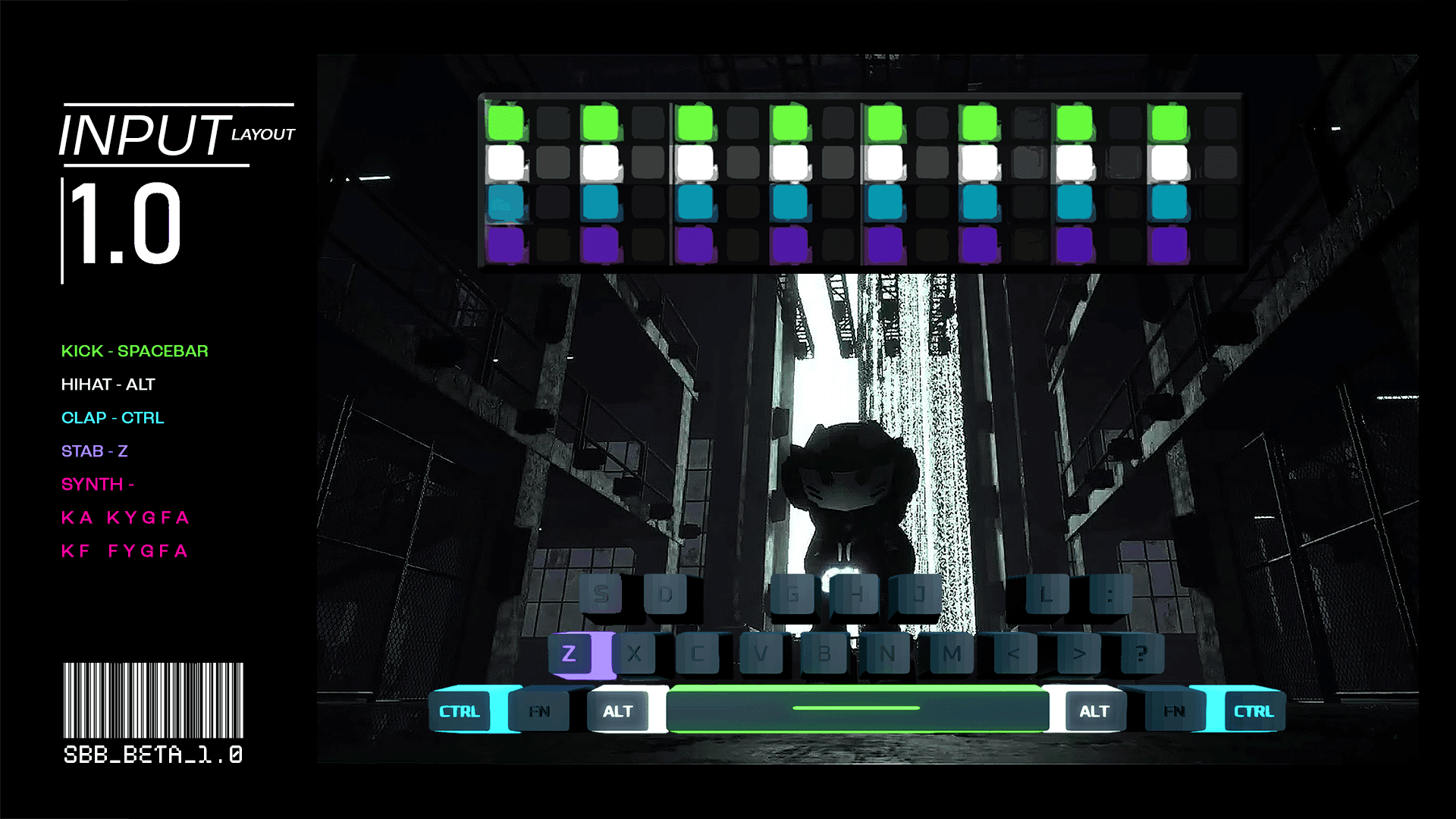Image resolution: width=1456 pixels, height=819 pixels.
Task: Click the SBB_BETA_1.0 barcode
Action: (152, 698)
